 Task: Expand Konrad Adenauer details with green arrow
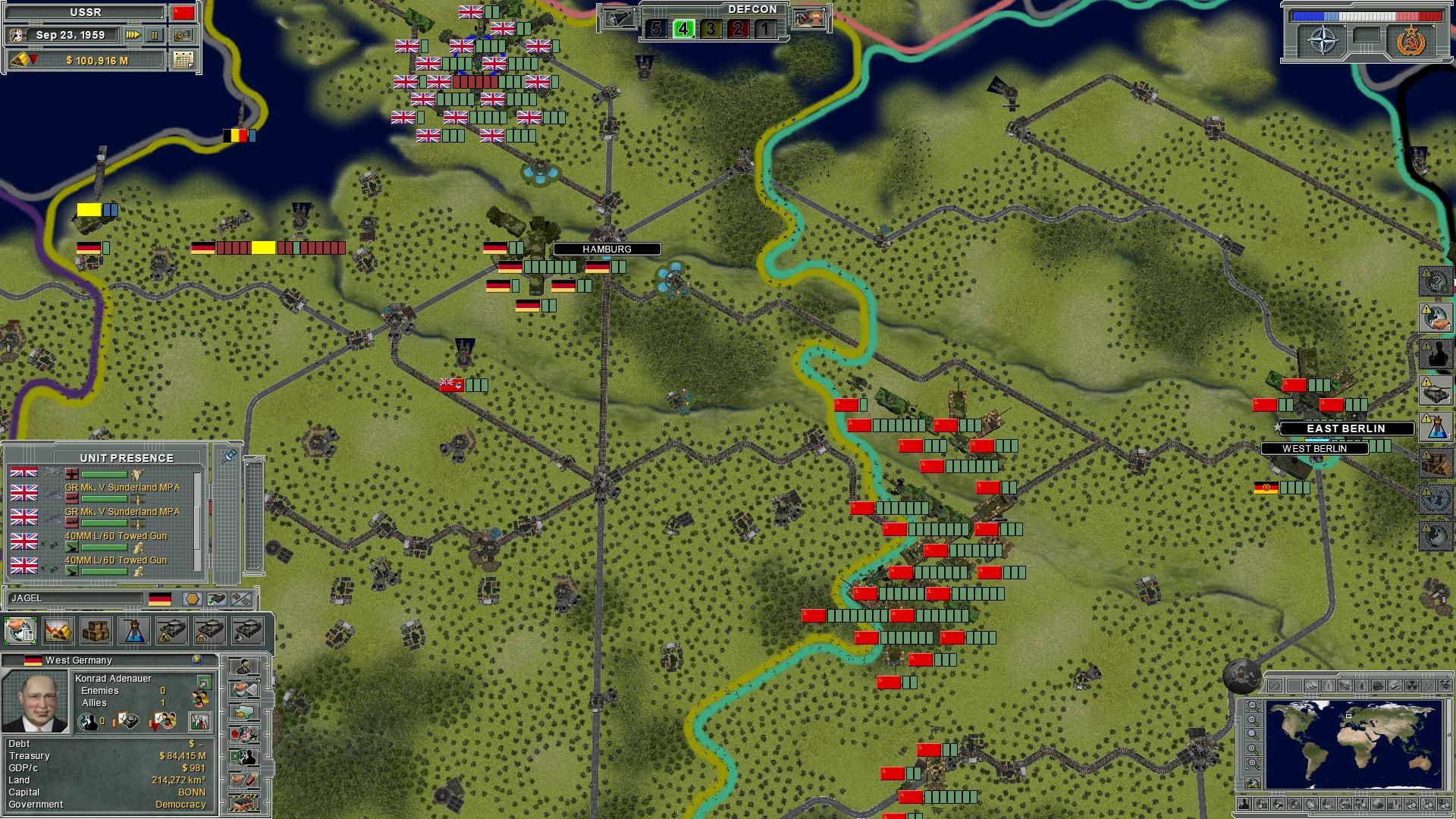(205, 683)
